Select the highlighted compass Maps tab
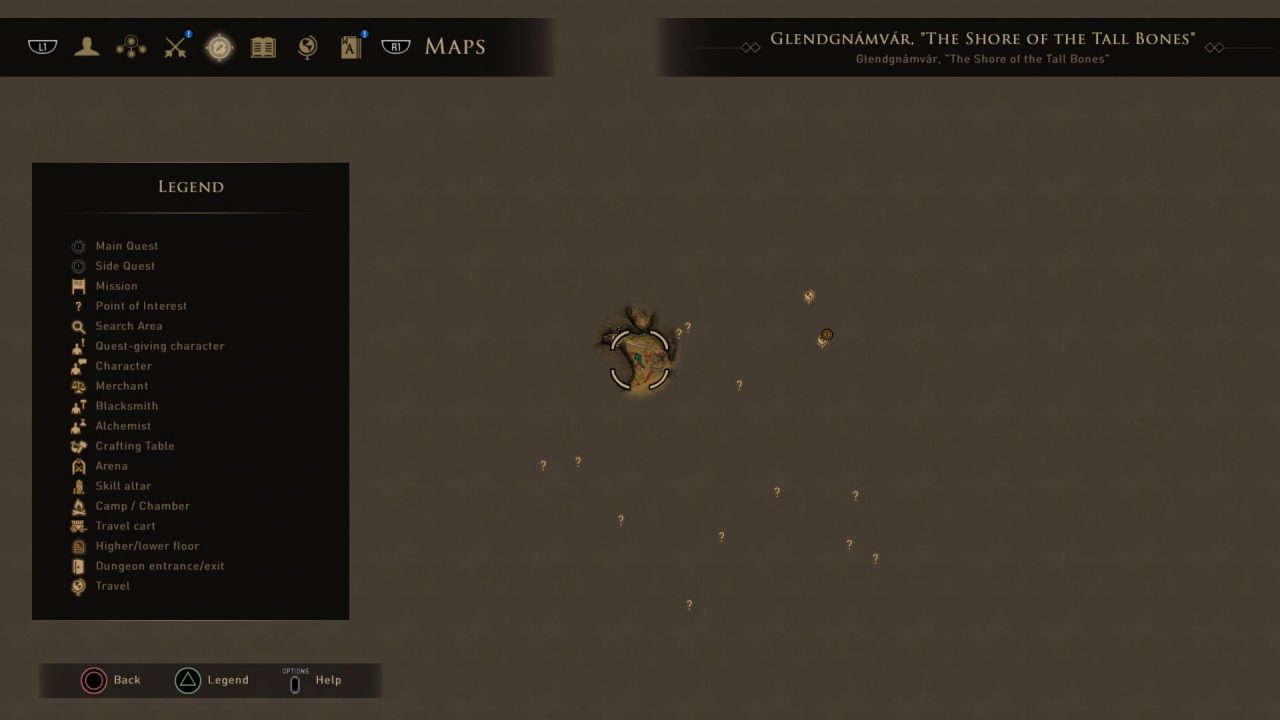1280x720 pixels. point(219,47)
